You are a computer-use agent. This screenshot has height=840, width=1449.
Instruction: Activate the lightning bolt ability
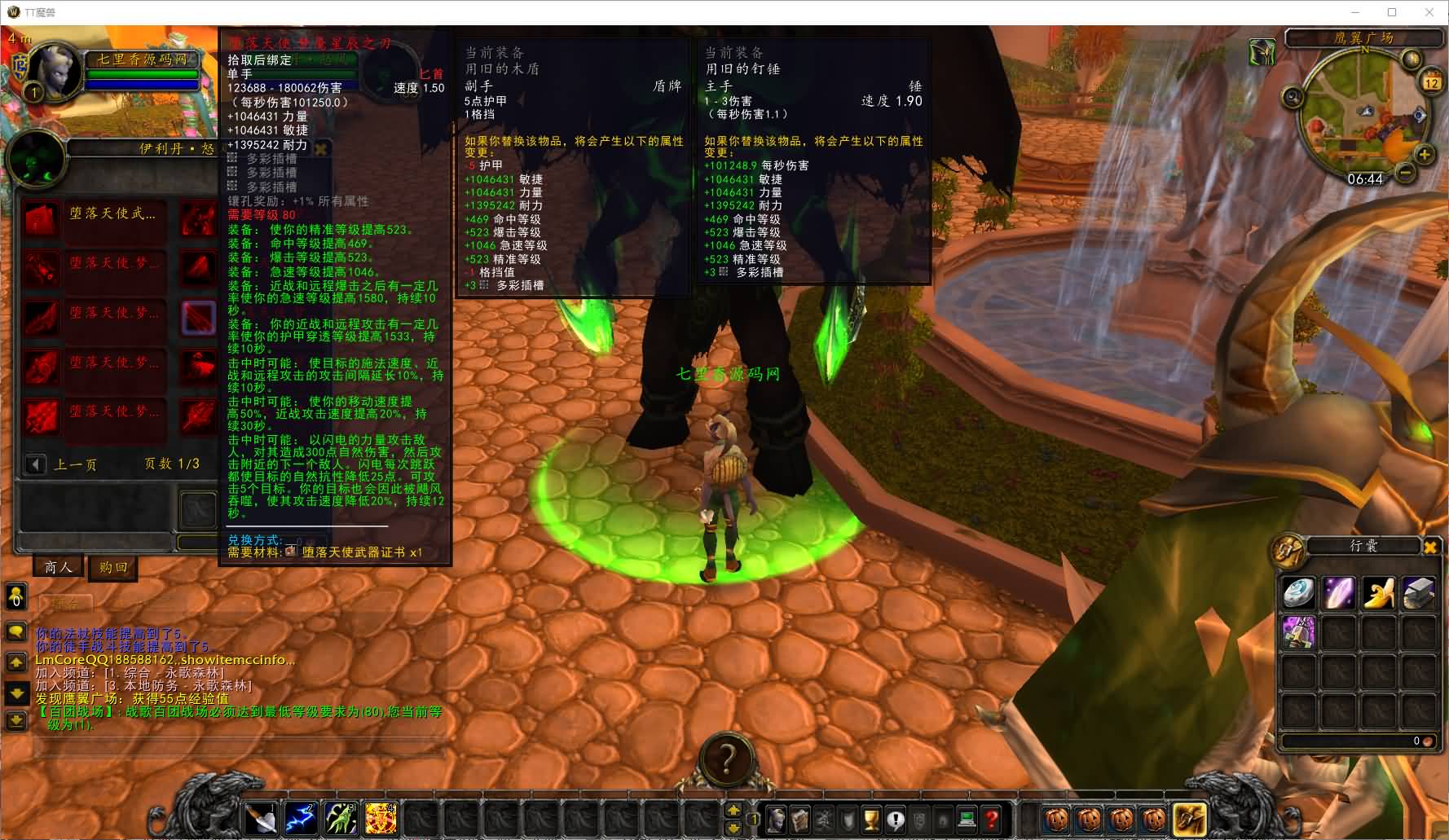302,818
